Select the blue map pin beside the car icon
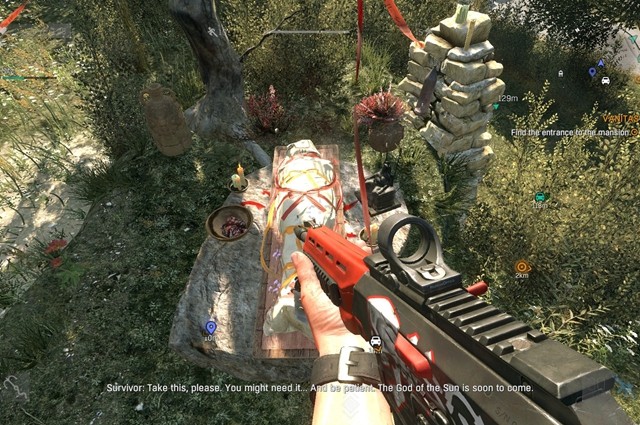 pyautogui.click(x=592, y=72)
